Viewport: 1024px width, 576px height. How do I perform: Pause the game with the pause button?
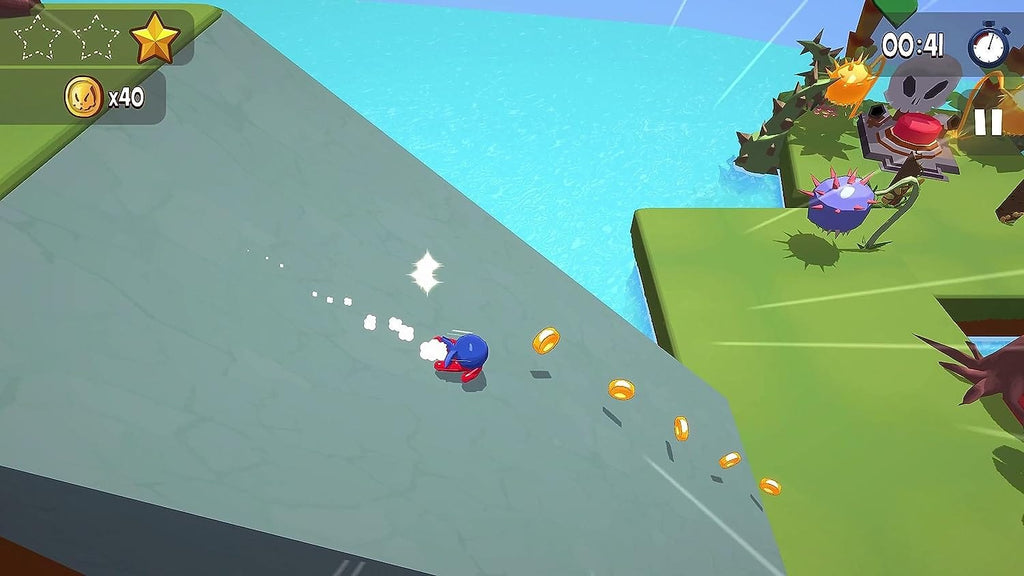click(x=987, y=122)
